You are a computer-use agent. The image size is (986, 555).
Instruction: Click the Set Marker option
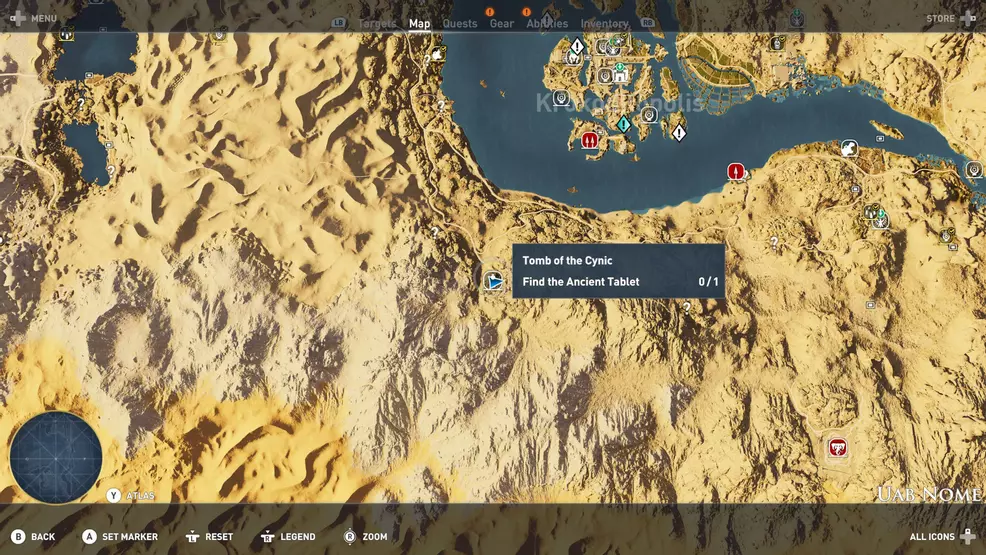[120, 537]
